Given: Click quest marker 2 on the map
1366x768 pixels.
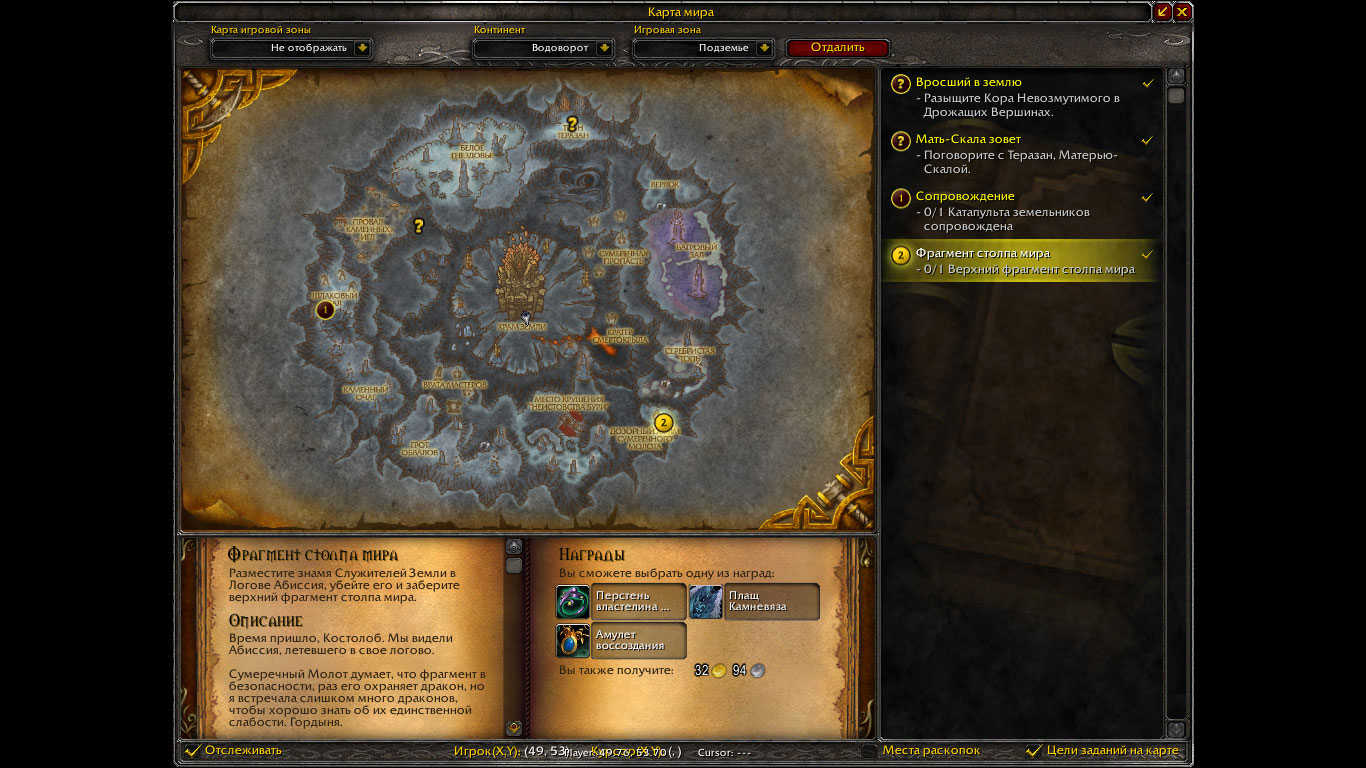Looking at the screenshot, I should click(662, 422).
